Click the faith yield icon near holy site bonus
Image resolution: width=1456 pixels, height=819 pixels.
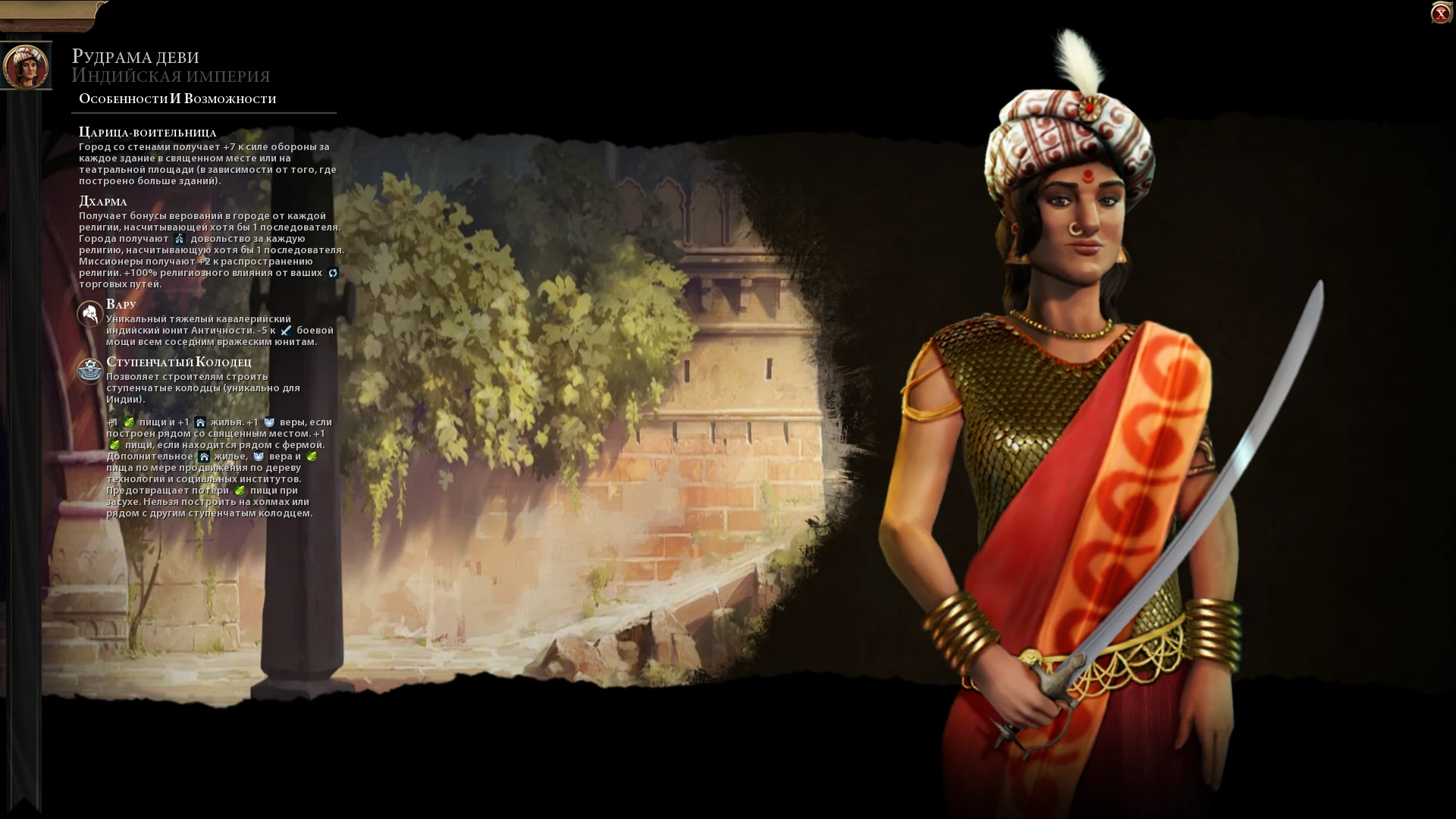coord(271,423)
